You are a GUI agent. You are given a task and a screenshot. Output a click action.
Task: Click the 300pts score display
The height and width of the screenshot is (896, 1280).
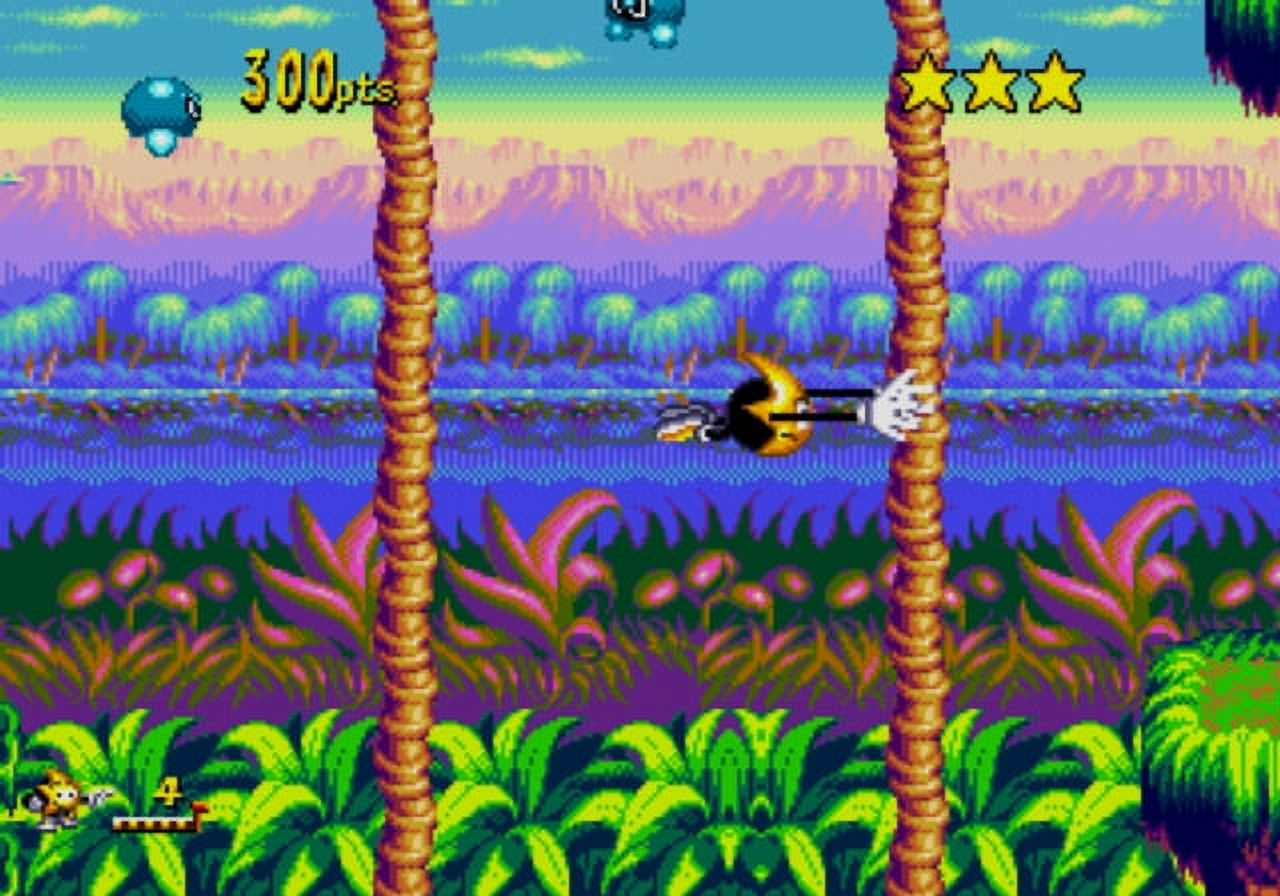click(x=312, y=80)
